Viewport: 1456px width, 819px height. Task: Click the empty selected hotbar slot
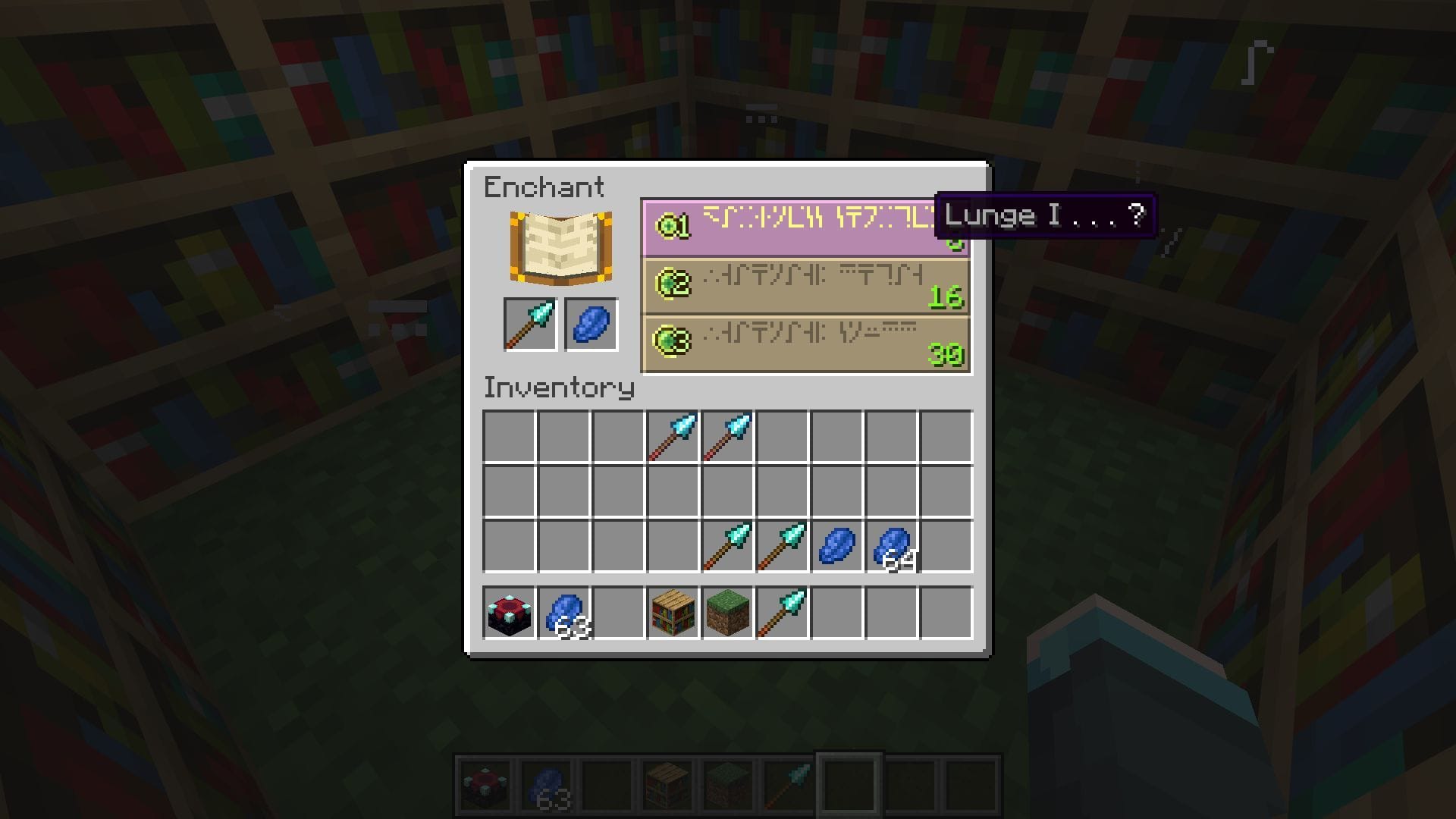848,780
